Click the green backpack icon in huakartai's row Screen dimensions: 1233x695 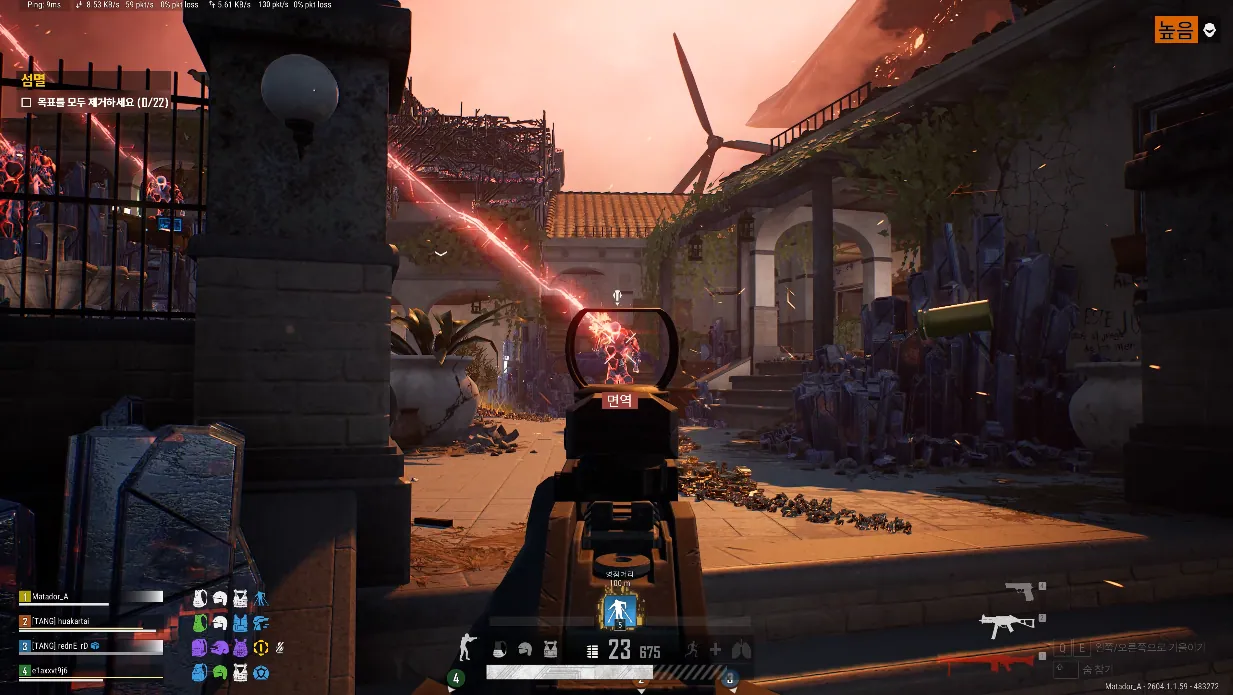click(x=200, y=622)
